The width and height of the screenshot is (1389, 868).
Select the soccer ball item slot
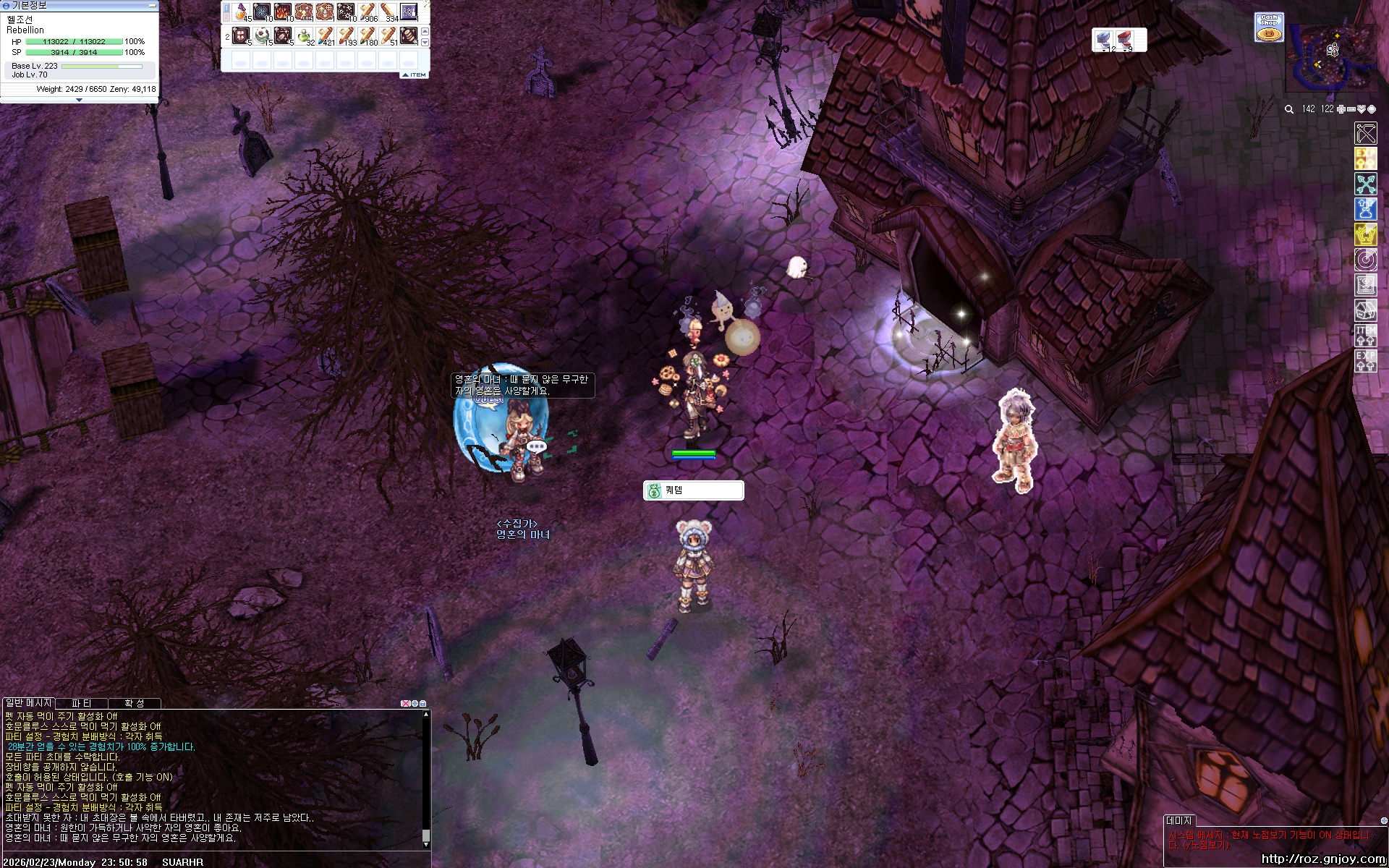tap(262, 35)
